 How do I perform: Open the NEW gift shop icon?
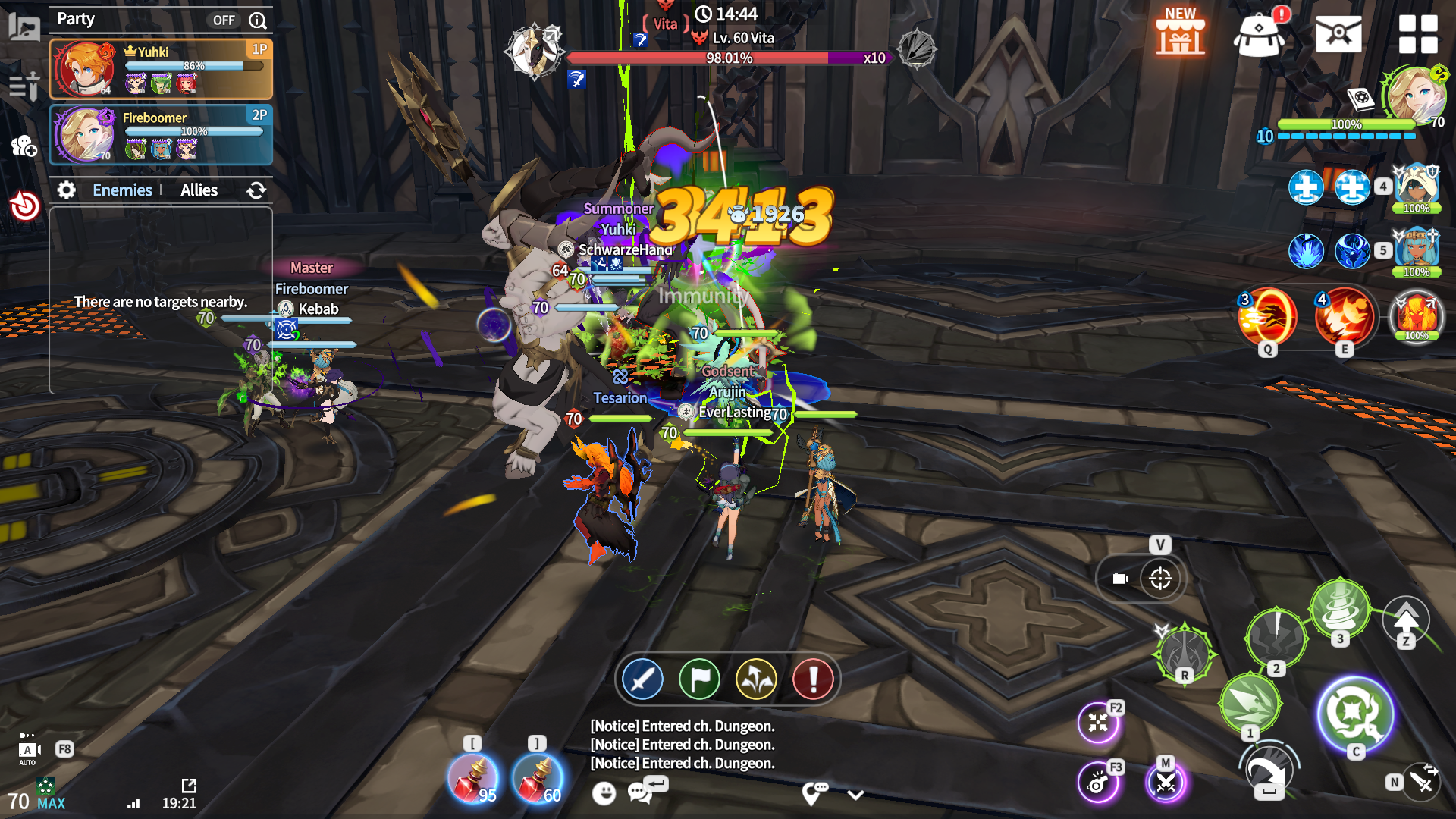(x=1180, y=33)
